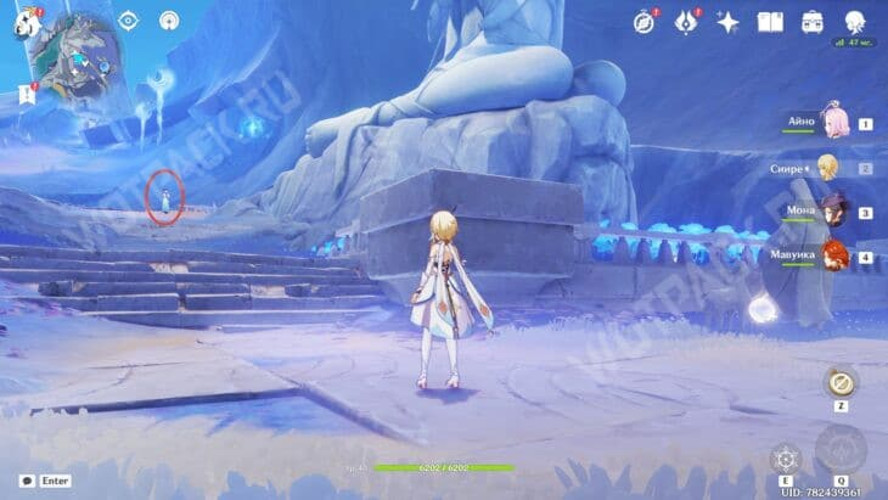Activate the elemental burst icon
Image resolution: width=888 pixels, height=500 pixels.
coord(840,450)
